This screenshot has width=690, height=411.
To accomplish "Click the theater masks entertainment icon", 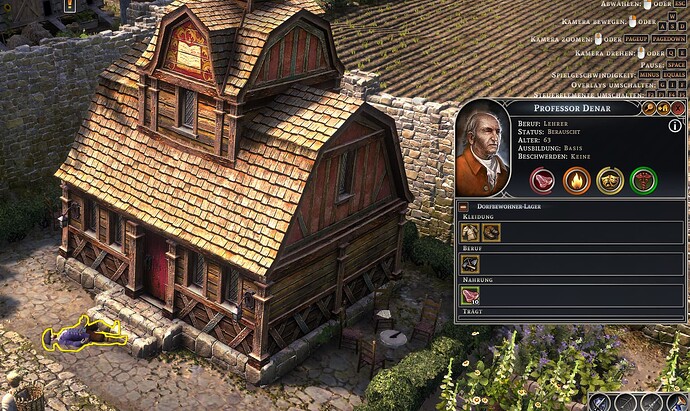I will (x=610, y=180).
